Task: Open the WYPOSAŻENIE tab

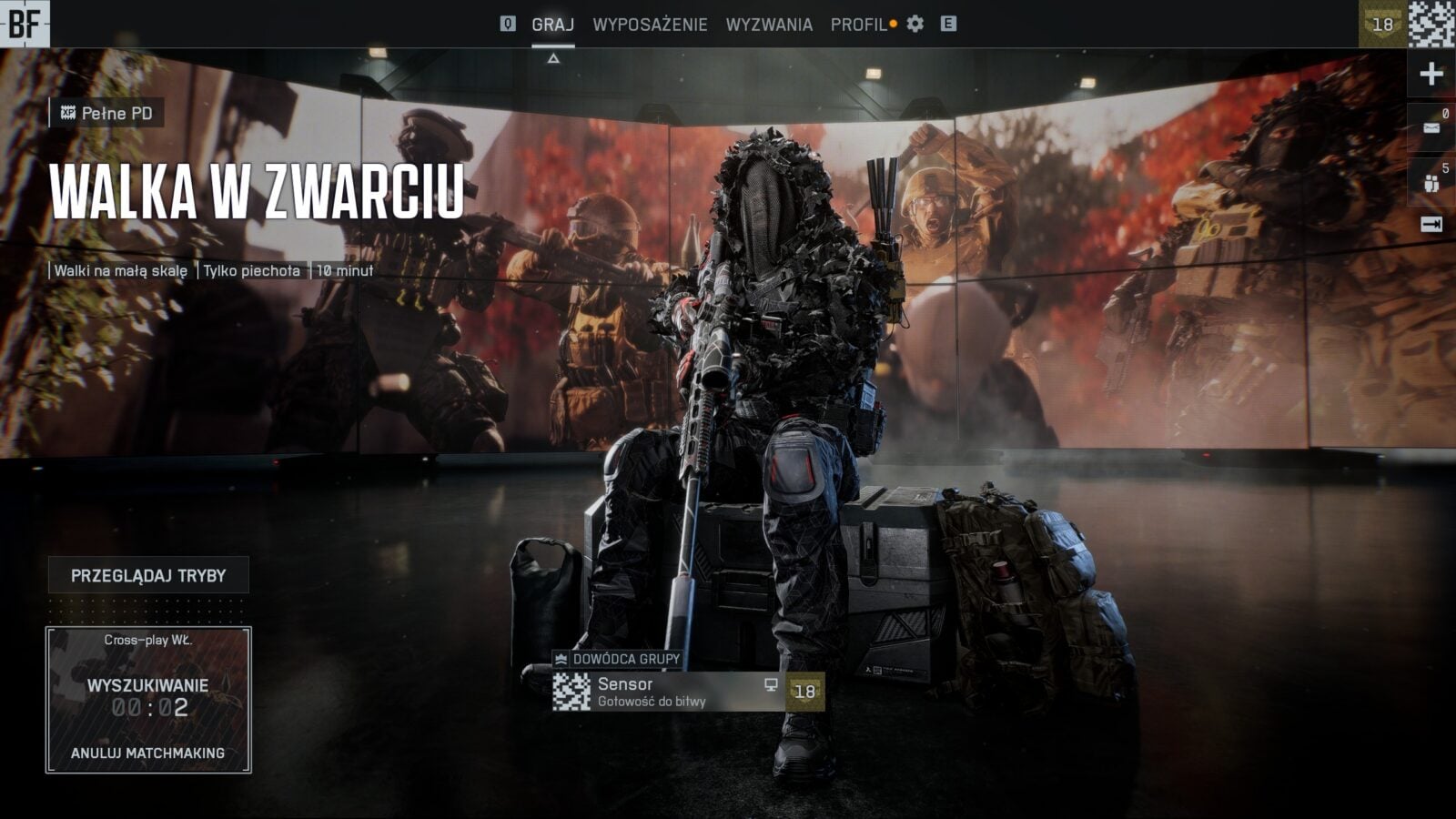Action: (650, 25)
